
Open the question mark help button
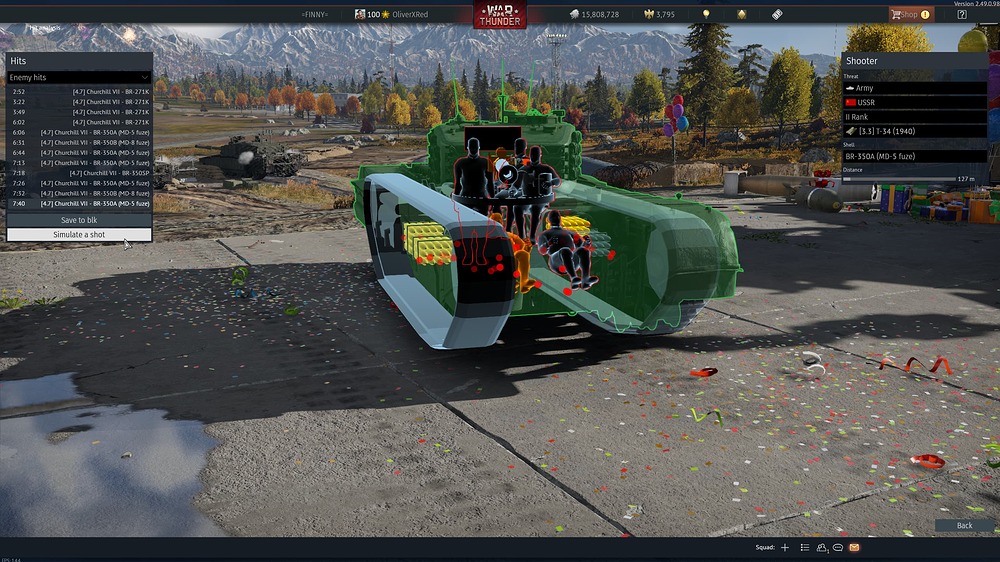click(x=962, y=14)
